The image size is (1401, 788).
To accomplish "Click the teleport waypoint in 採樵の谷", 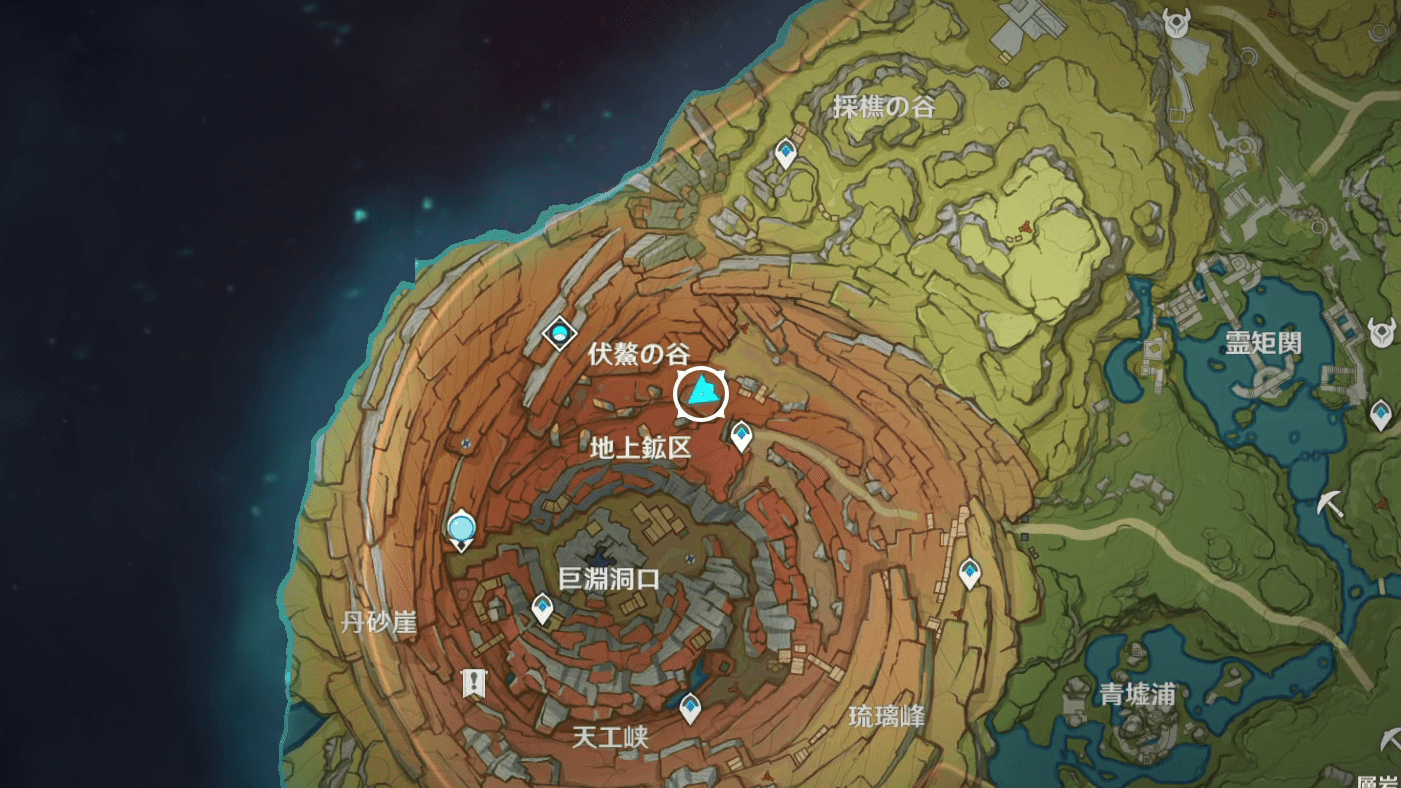I will click(785, 150).
